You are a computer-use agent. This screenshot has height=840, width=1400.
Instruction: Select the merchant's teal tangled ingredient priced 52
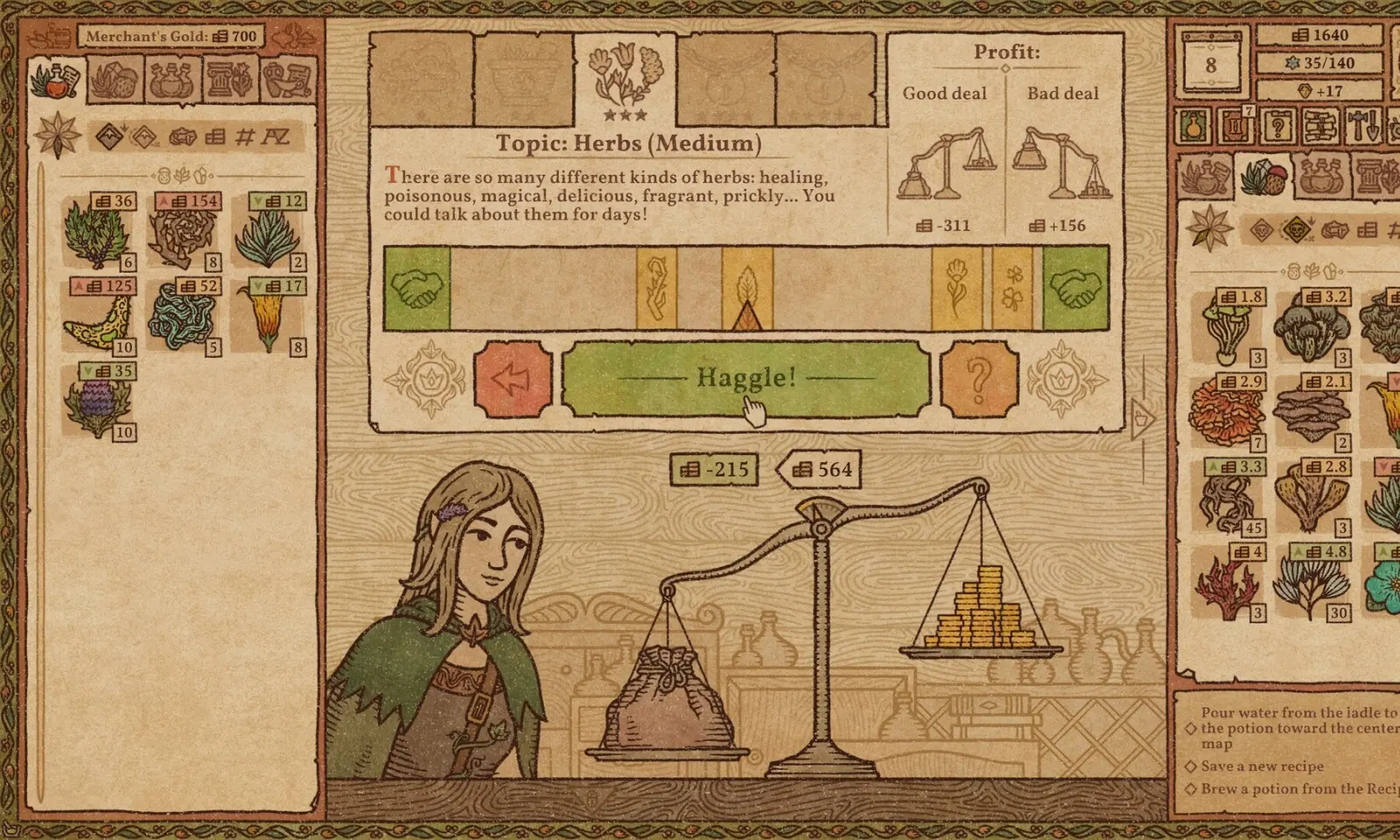(x=185, y=317)
